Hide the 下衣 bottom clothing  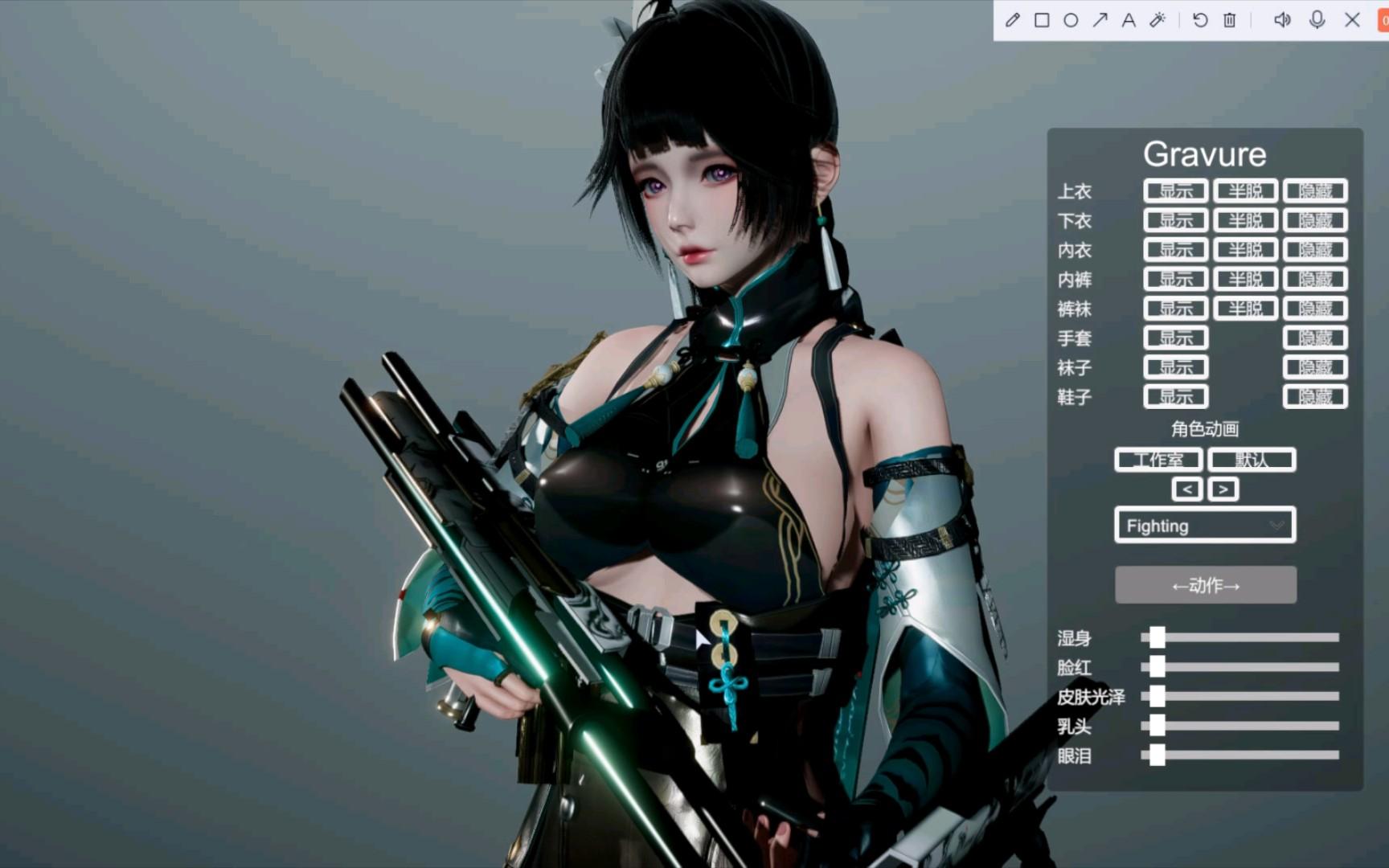click(x=1315, y=221)
